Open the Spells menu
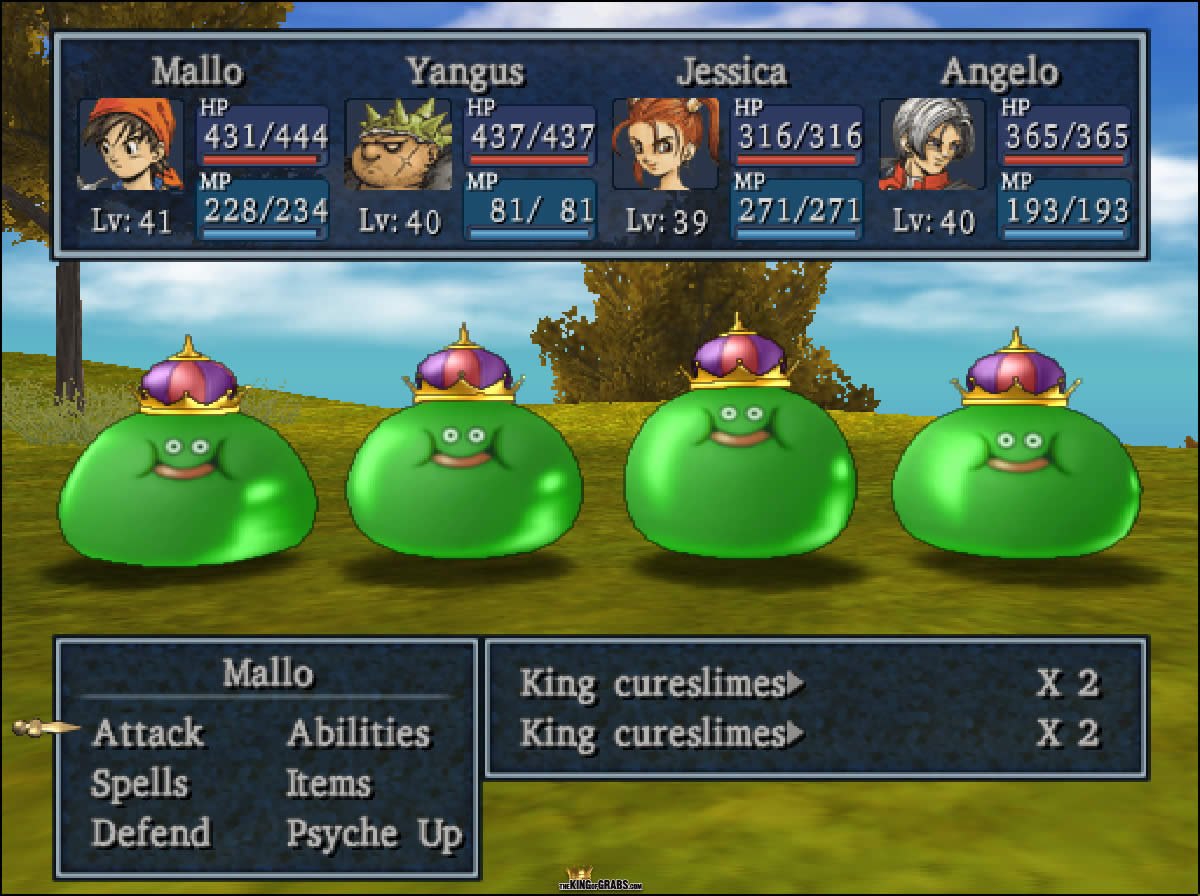This screenshot has width=1200, height=896. point(140,784)
